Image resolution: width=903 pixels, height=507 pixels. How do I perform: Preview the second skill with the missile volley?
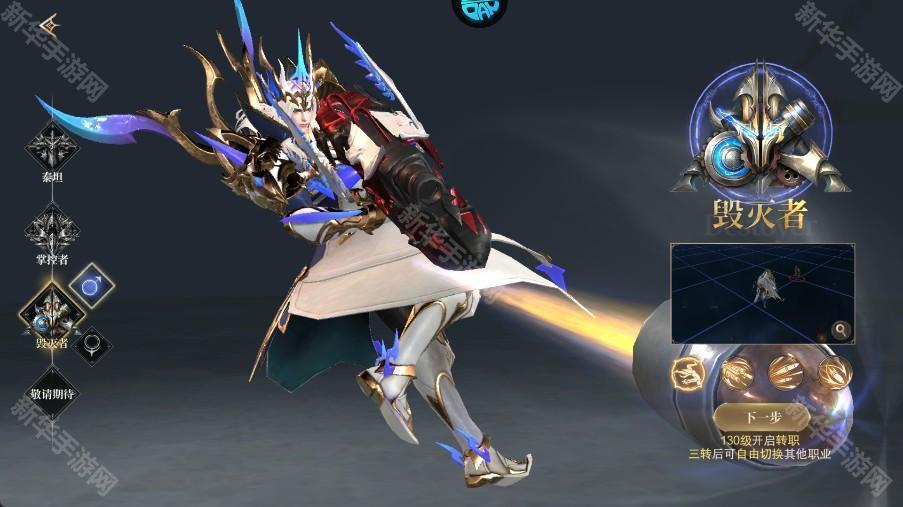[738, 372]
